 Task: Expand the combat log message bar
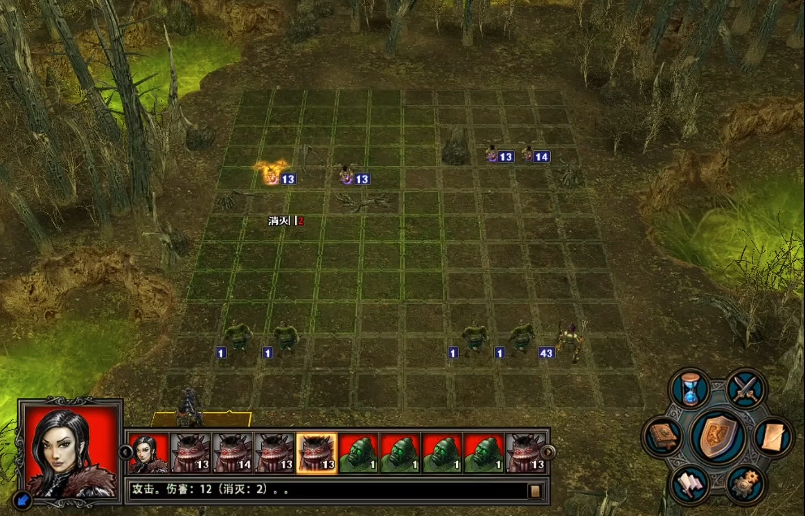click(535, 490)
